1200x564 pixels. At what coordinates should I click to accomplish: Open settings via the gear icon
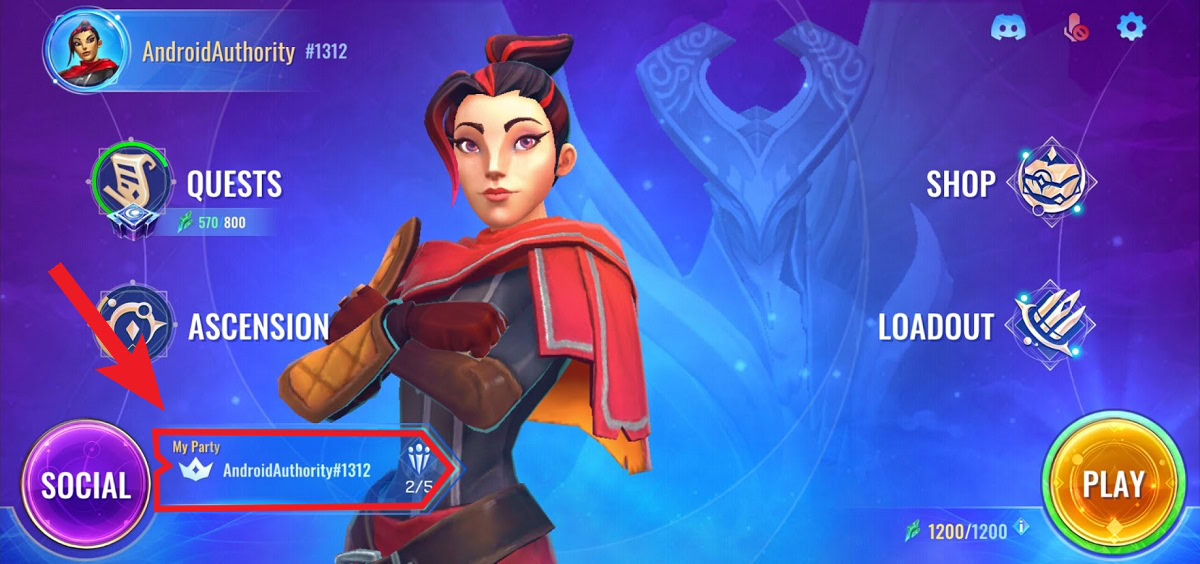click(1131, 27)
